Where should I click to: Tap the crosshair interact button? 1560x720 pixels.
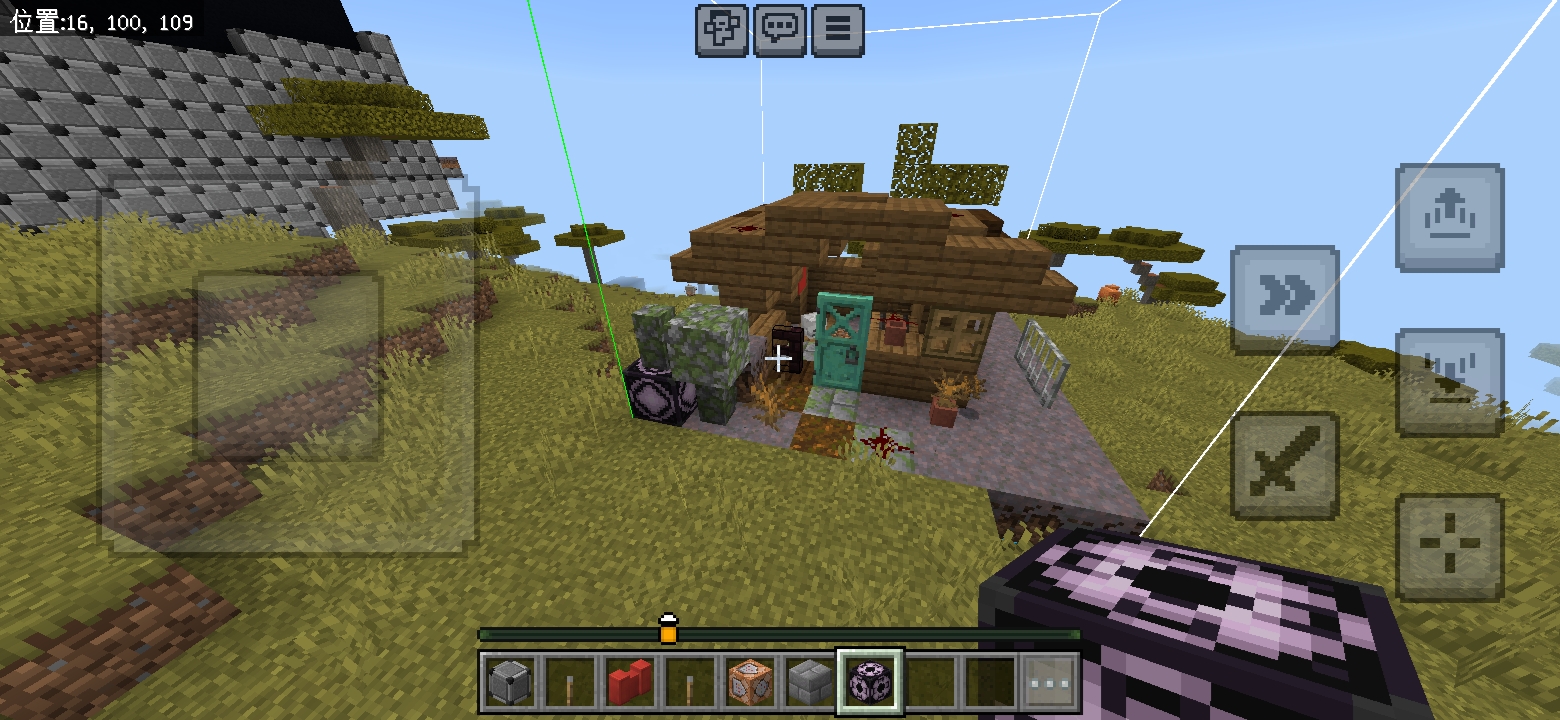click(1449, 547)
